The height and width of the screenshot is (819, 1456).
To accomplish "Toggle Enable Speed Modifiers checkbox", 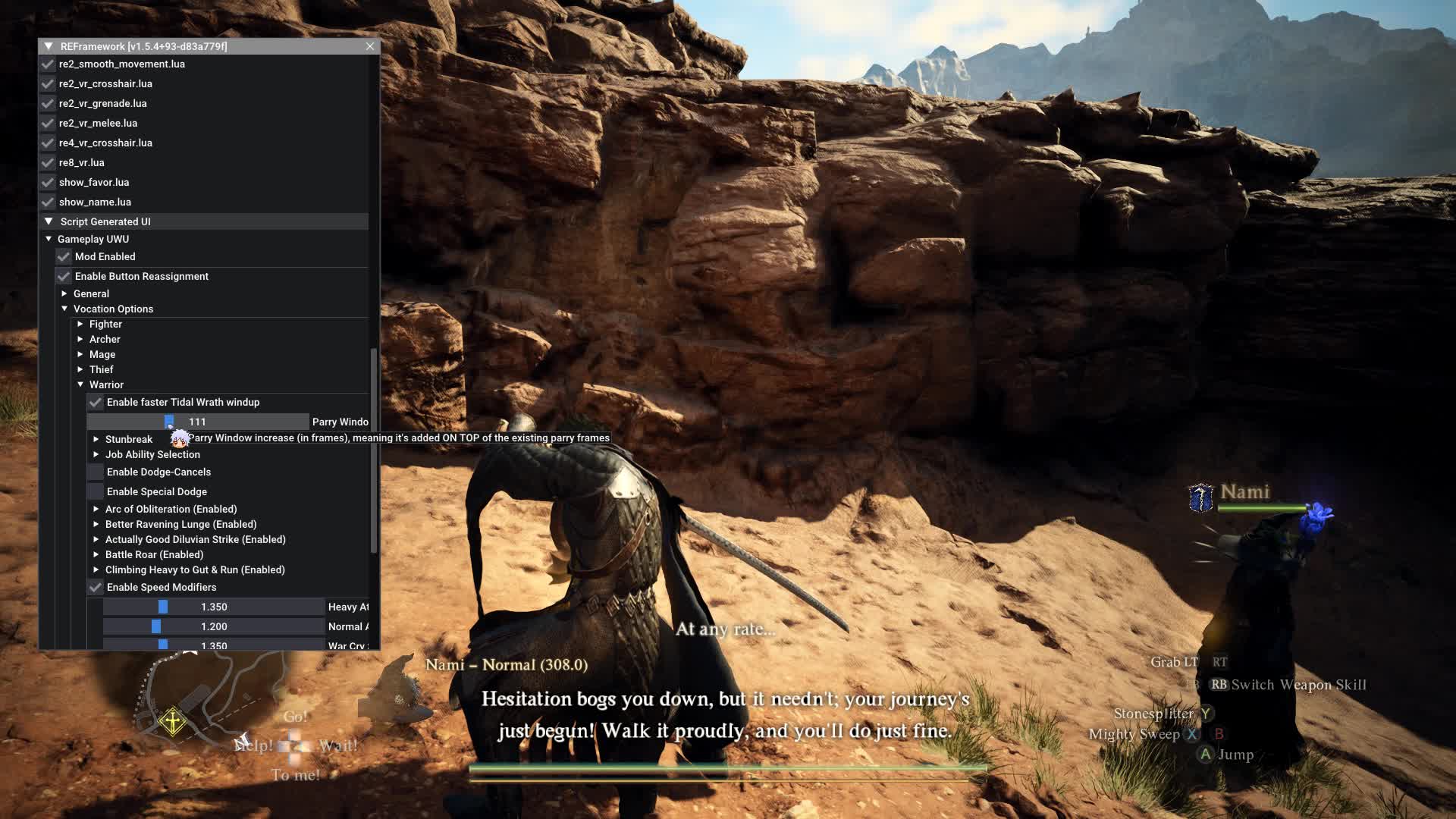I will click(x=96, y=588).
